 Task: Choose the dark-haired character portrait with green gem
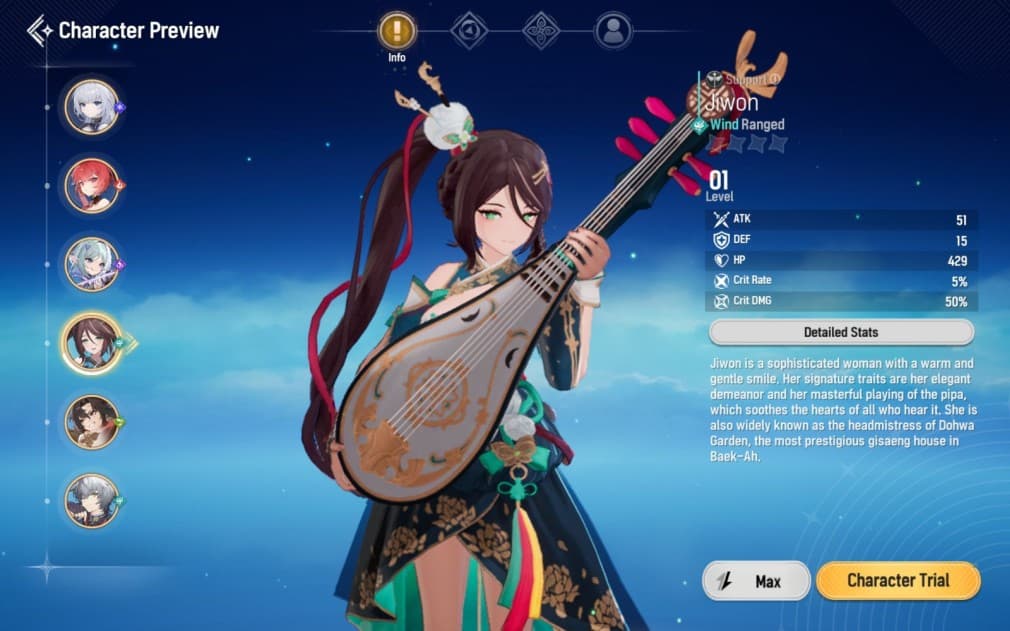[92, 422]
